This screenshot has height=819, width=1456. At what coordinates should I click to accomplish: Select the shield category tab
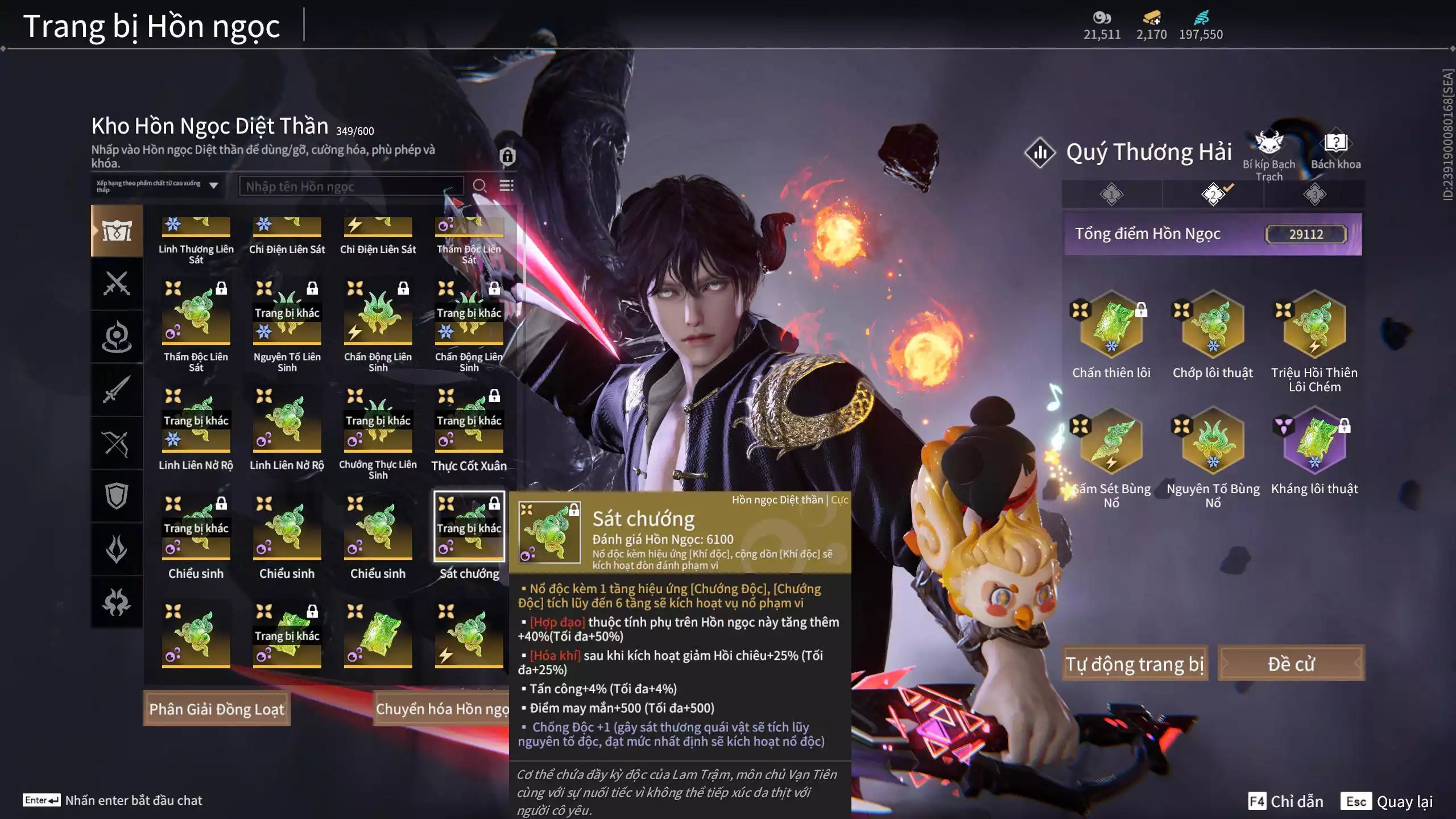tap(117, 496)
